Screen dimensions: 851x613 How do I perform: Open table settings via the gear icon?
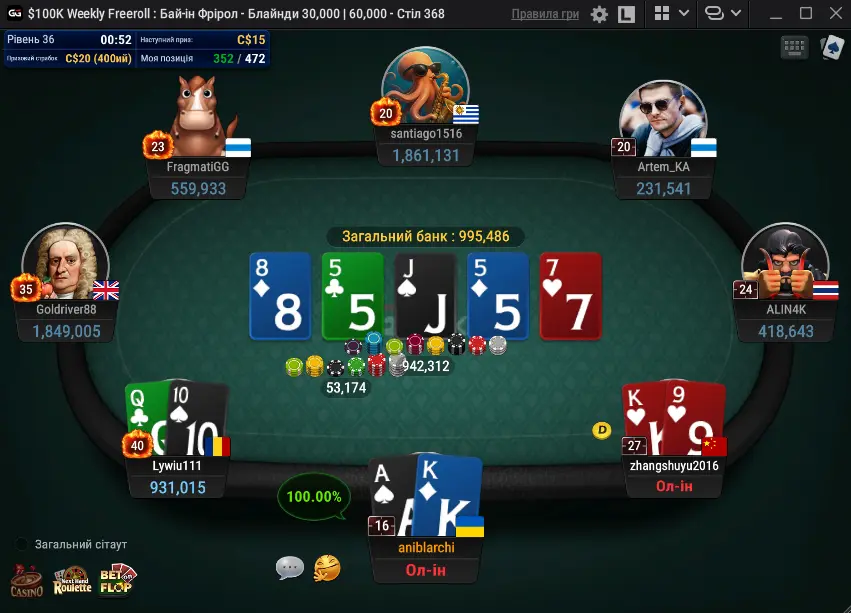599,14
